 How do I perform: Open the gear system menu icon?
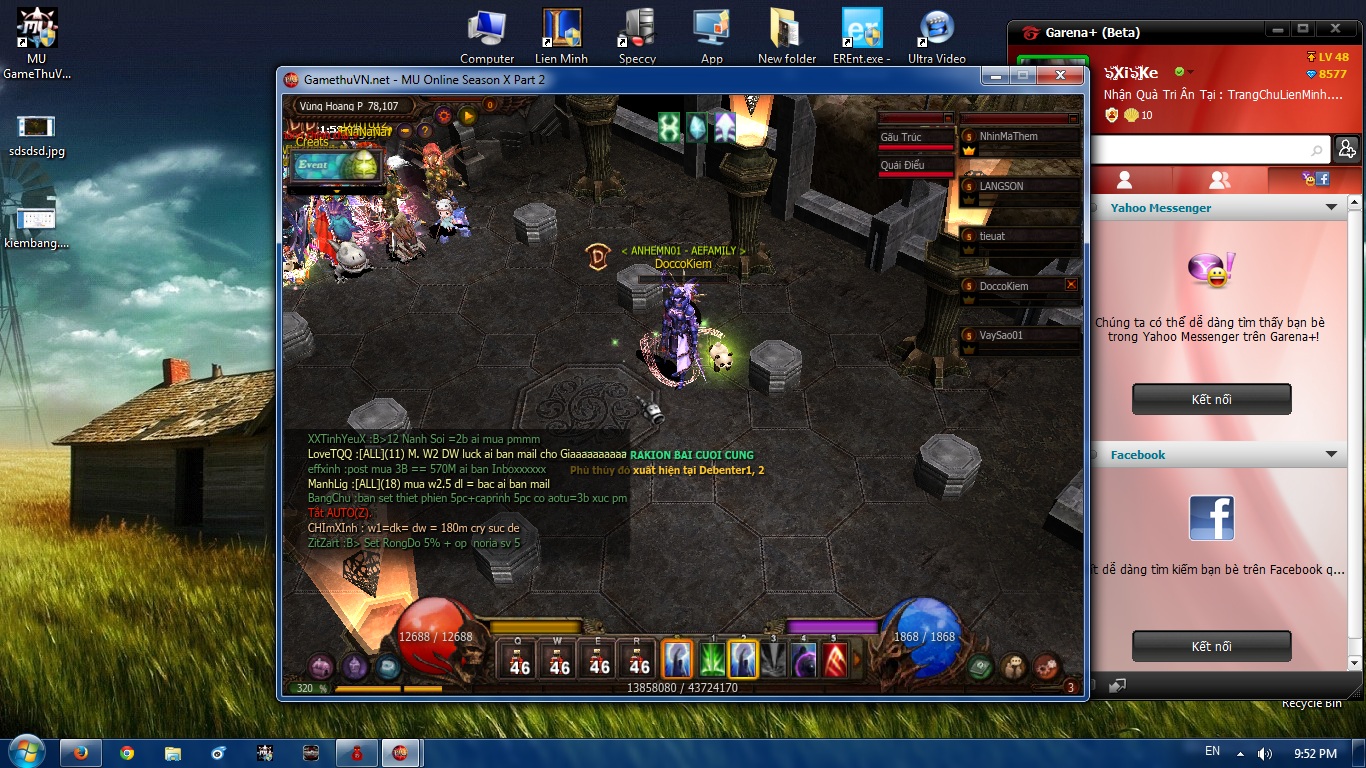click(x=1046, y=665)
